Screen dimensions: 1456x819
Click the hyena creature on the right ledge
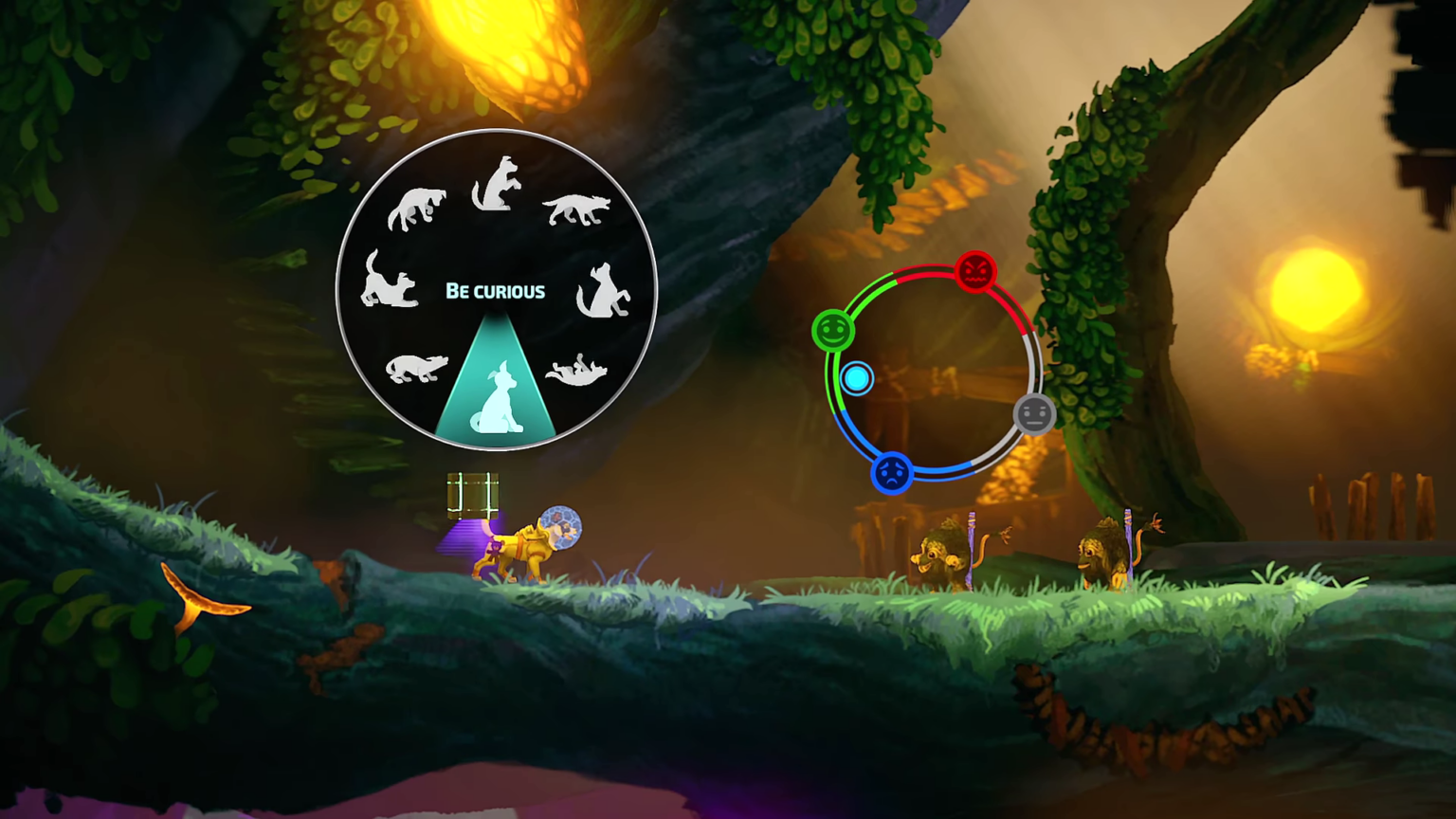(943, 555)
